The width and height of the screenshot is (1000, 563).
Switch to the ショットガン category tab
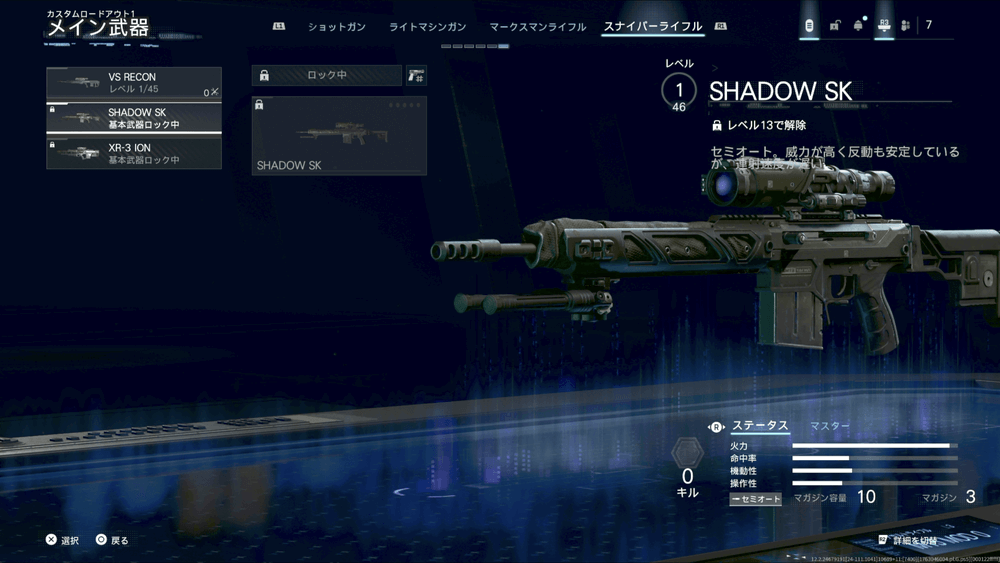point(336,27)
